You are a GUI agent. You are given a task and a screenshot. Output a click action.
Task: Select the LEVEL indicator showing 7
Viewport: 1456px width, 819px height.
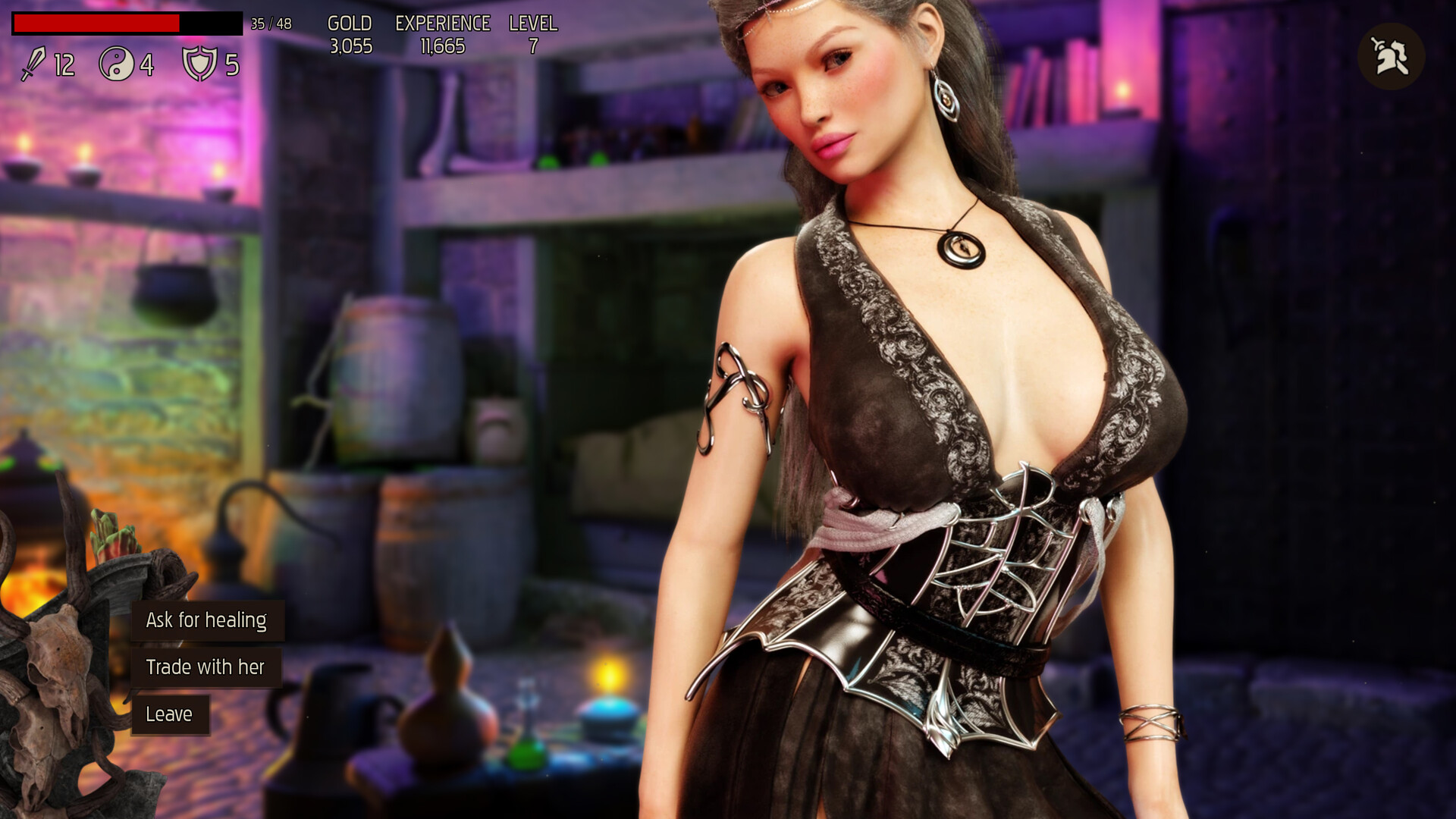point(532,34)
